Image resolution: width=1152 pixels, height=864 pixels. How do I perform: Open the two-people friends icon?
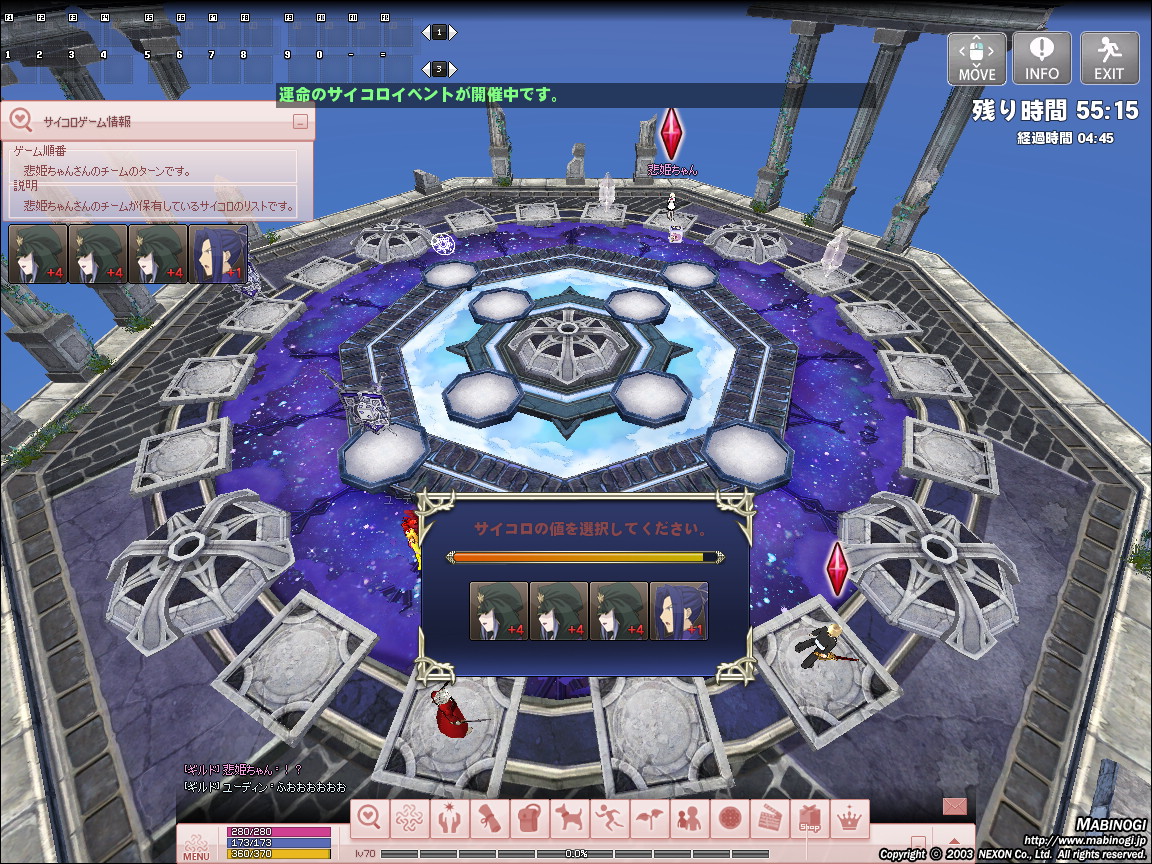pyautogui.click(x=689, y=819)
